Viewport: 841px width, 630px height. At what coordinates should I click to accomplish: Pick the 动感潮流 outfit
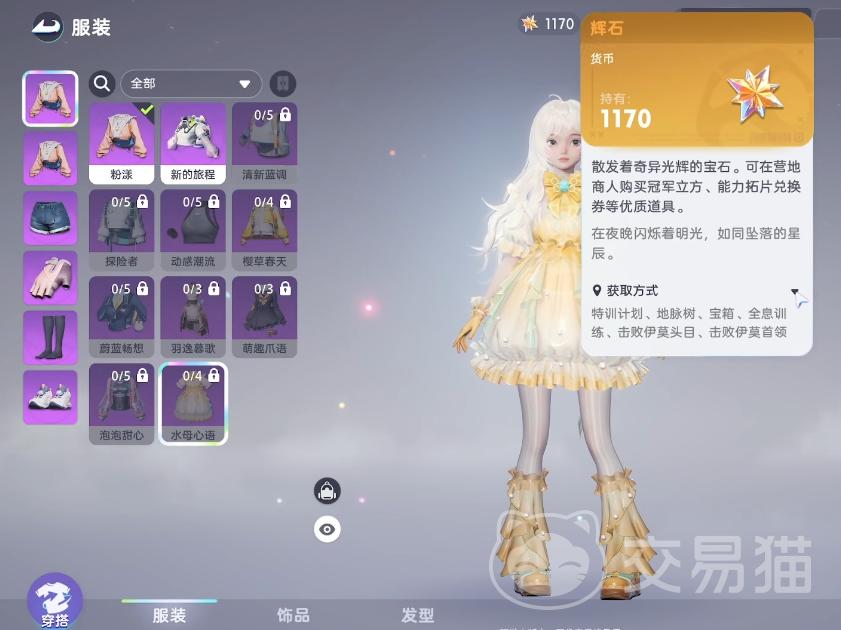click(194, 229)
